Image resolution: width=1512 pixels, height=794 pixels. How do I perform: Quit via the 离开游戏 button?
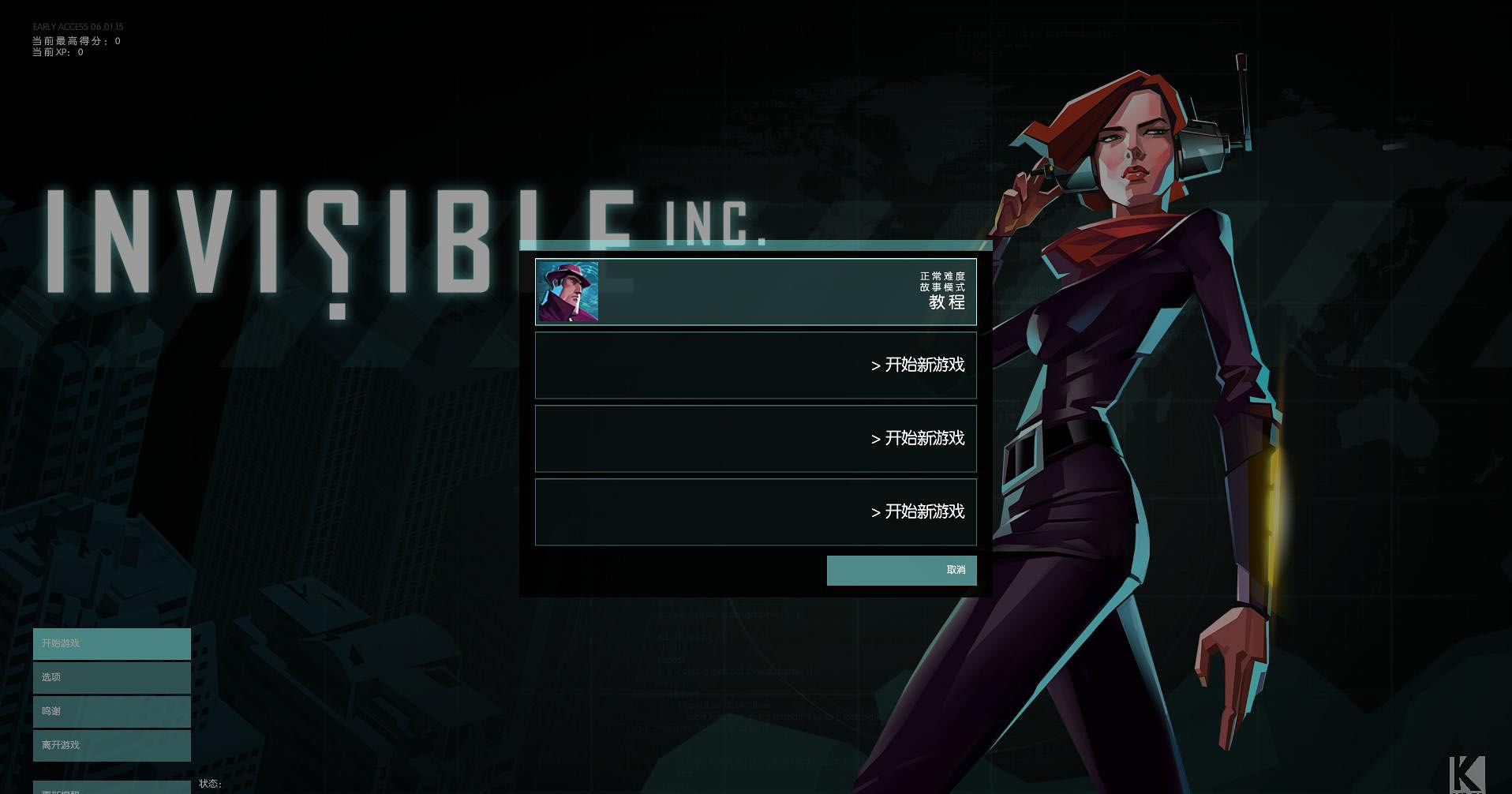tap(112, 746)
